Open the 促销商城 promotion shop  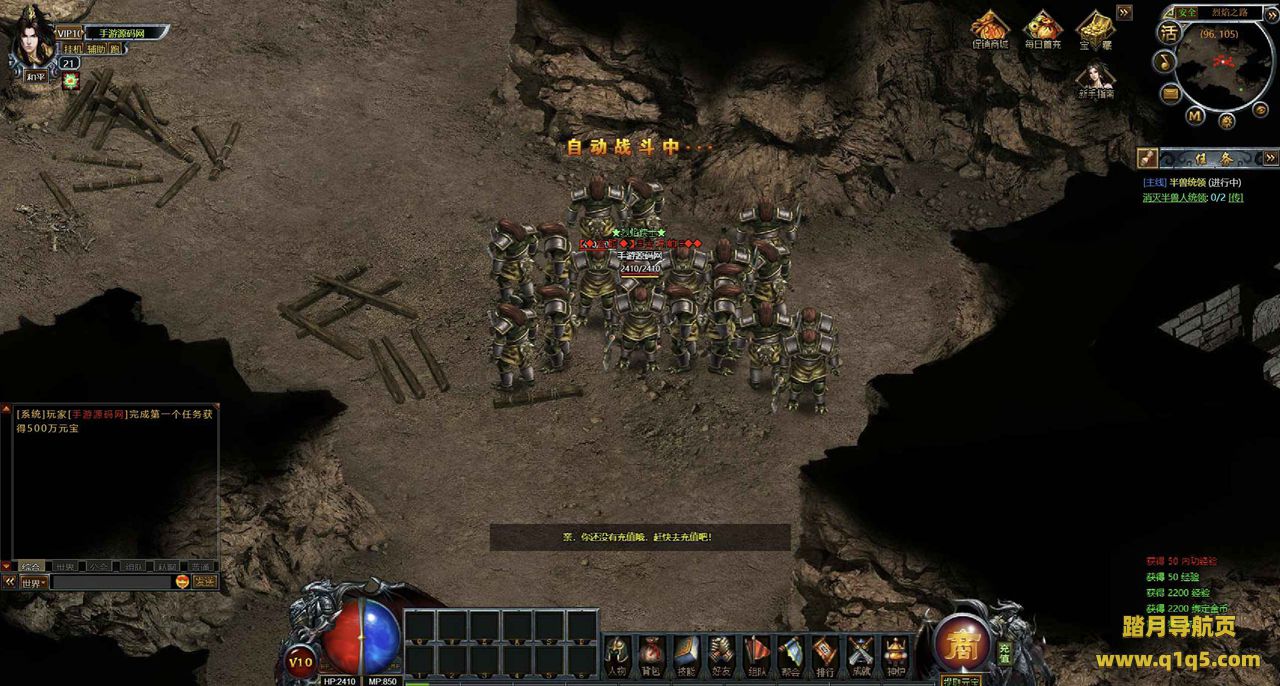990,30
